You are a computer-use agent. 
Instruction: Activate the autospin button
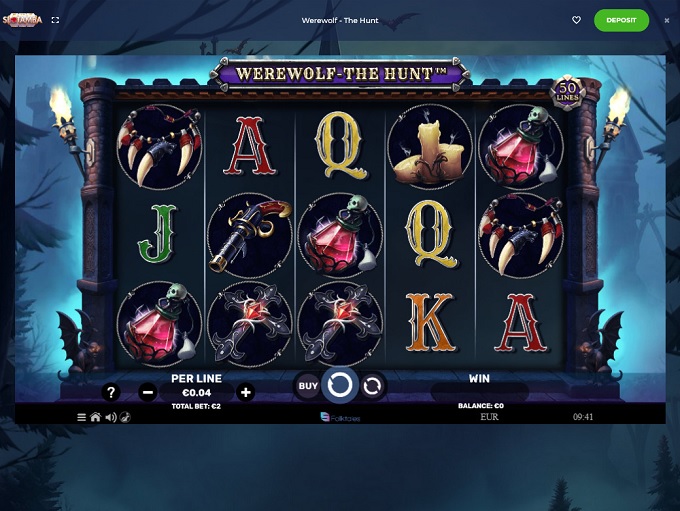click(x=372, y=385)
